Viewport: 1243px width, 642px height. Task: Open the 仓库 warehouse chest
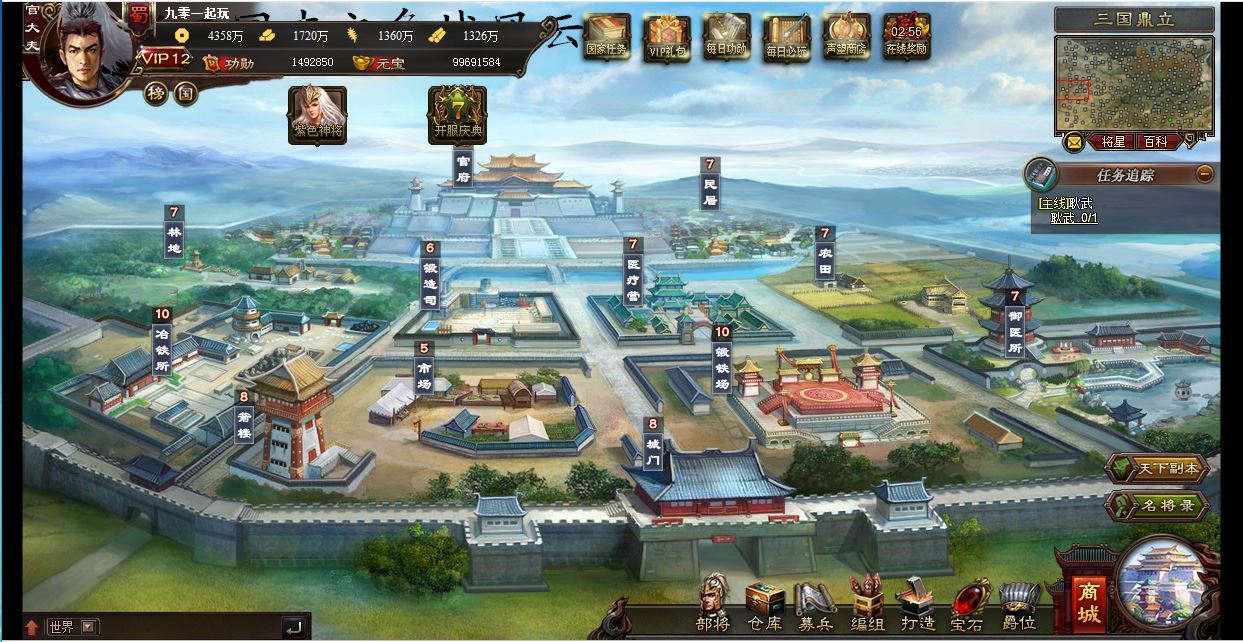pos(765,605)
